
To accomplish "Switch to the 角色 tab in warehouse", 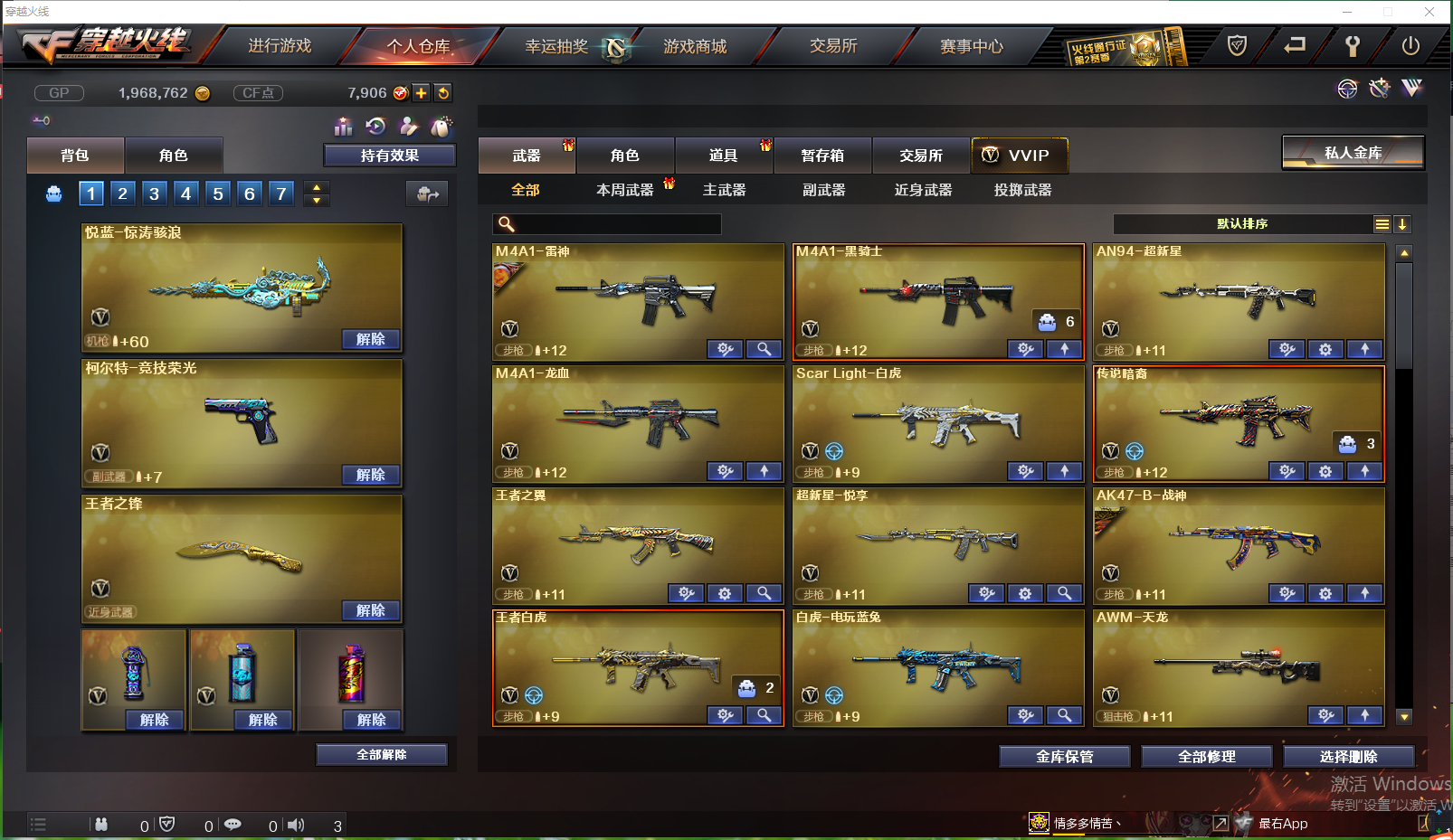I will click(624, 155).
